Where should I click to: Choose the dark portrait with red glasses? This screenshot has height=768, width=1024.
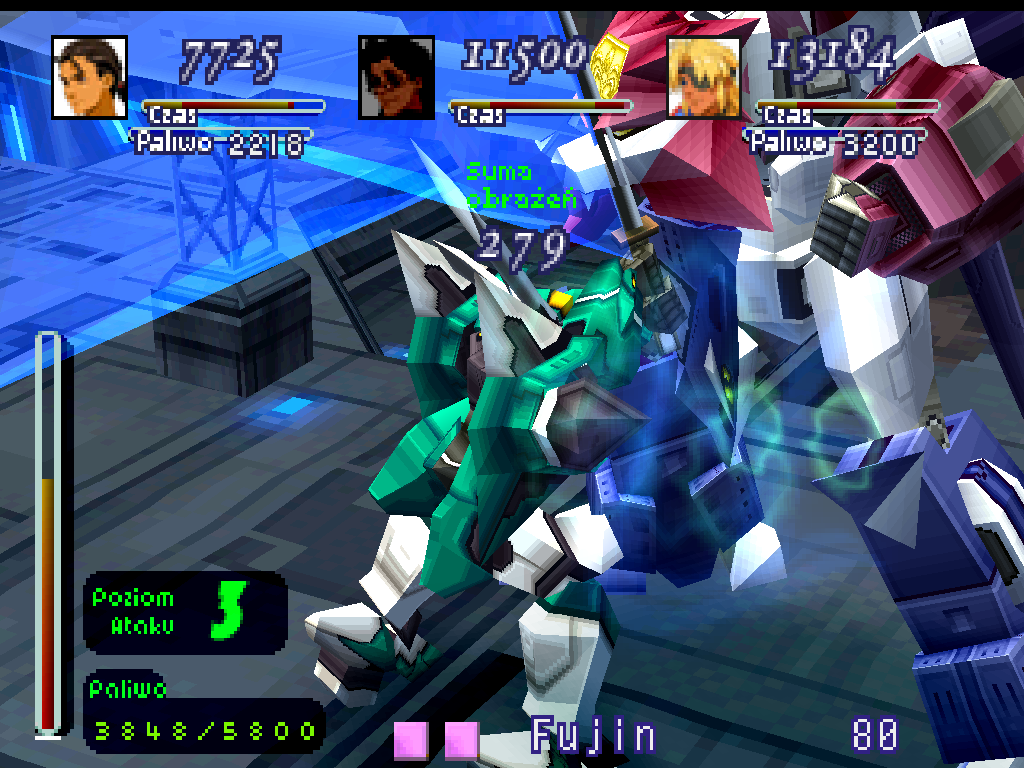coord(396,78)
